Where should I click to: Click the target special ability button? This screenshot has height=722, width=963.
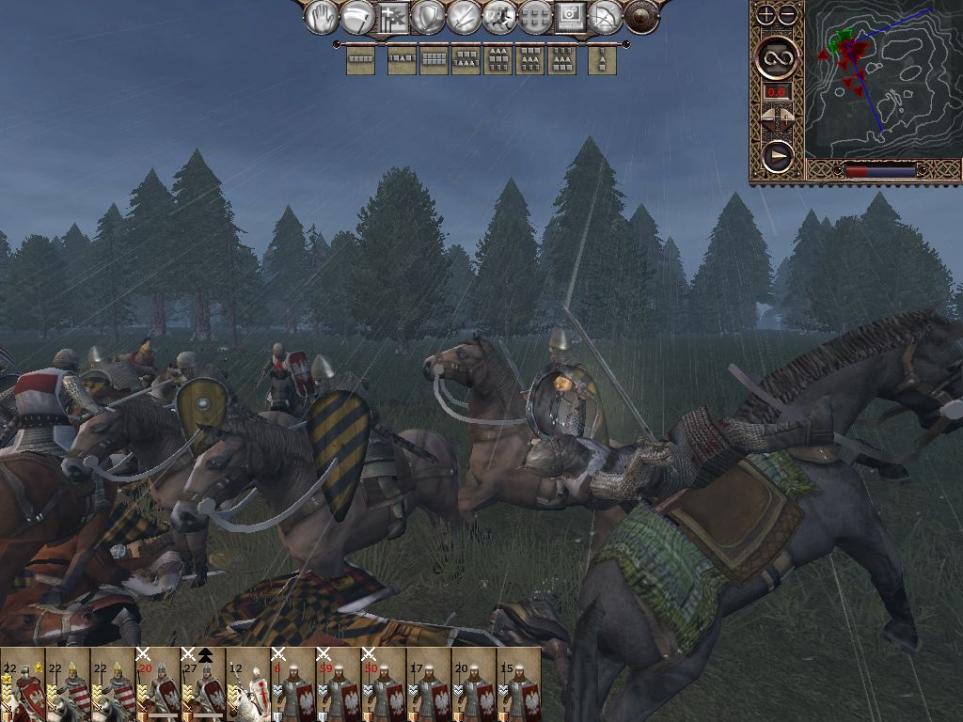[x=570, y=17]
